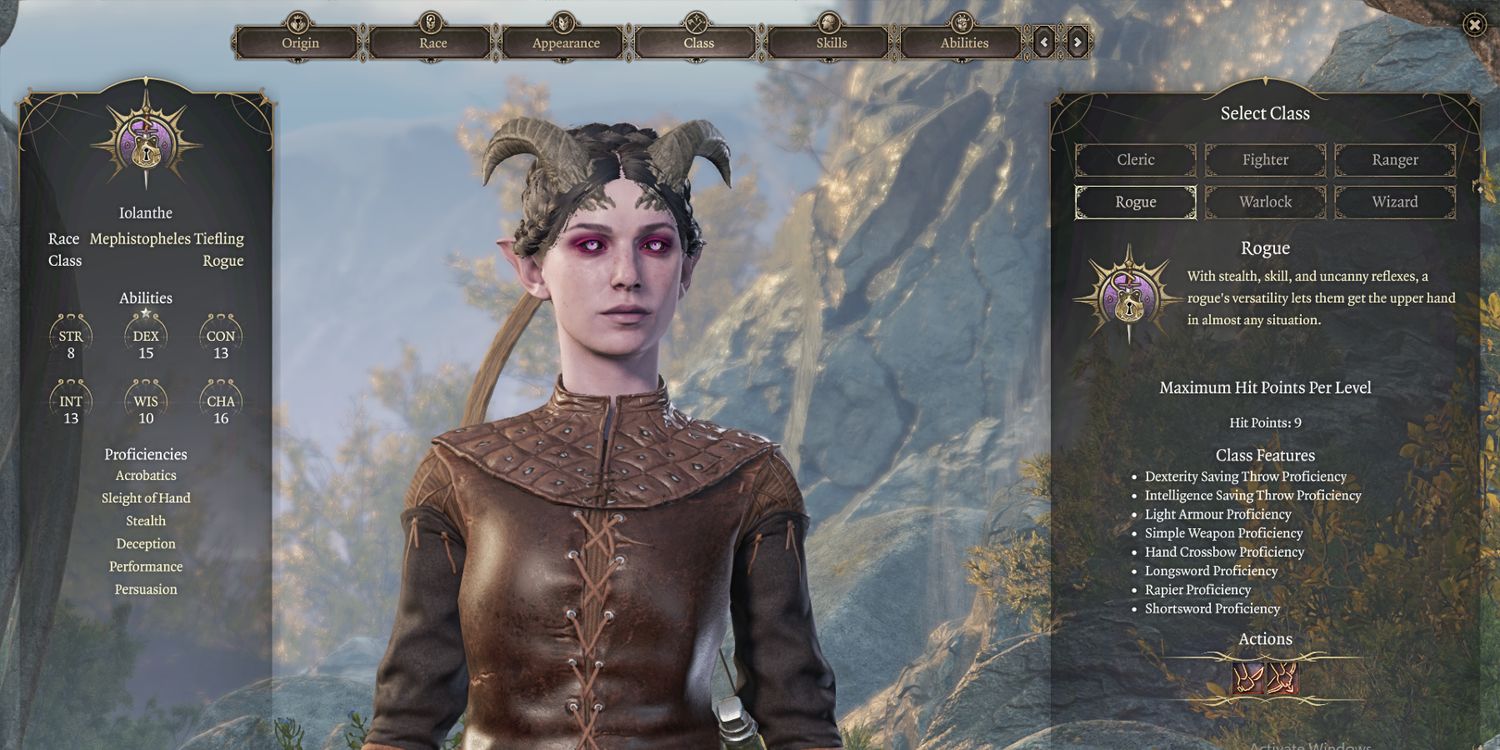Choose the Rogue class

(x=1135, y=202)
